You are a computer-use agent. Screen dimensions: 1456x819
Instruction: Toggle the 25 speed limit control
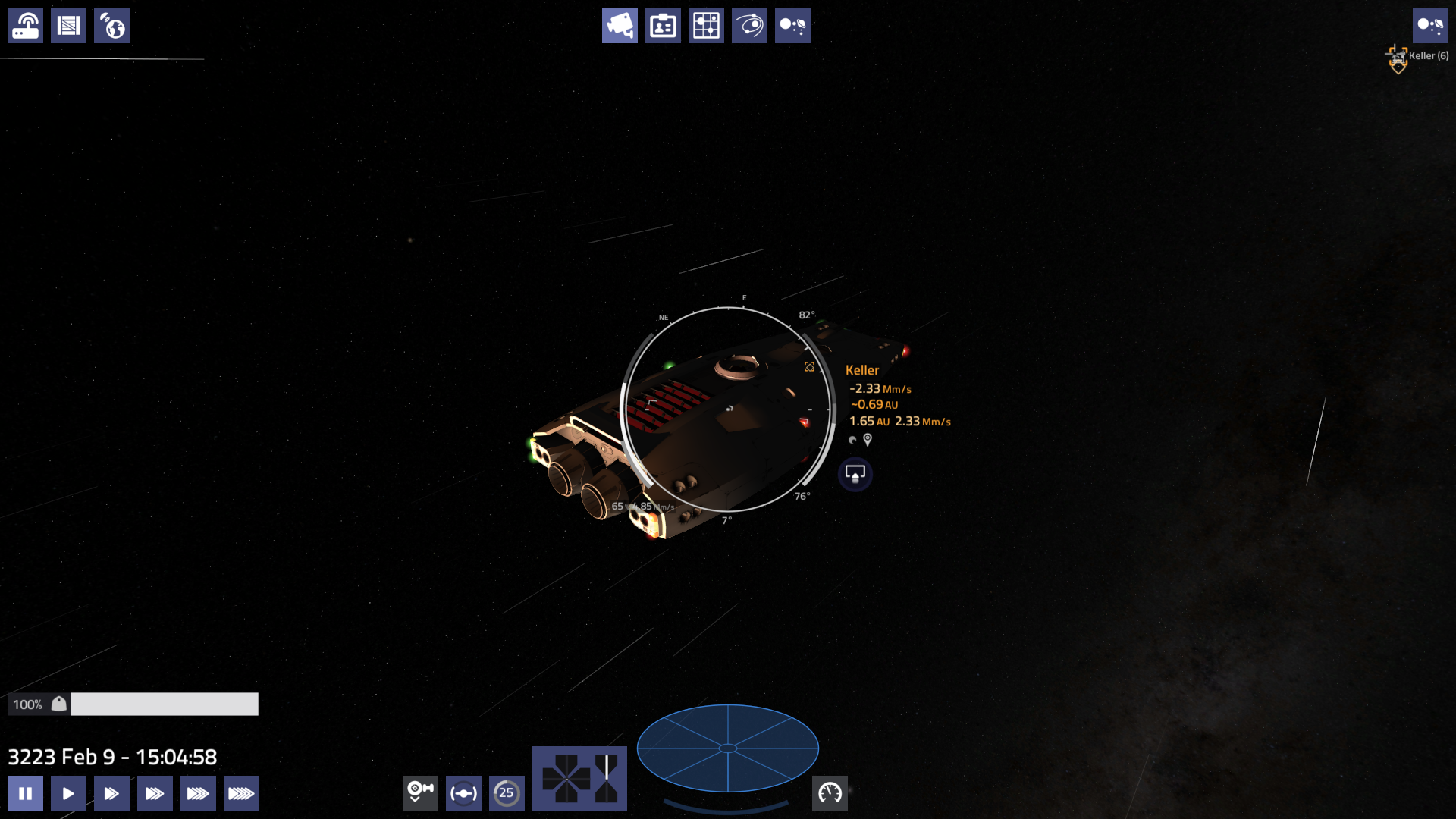coord(507,793)
